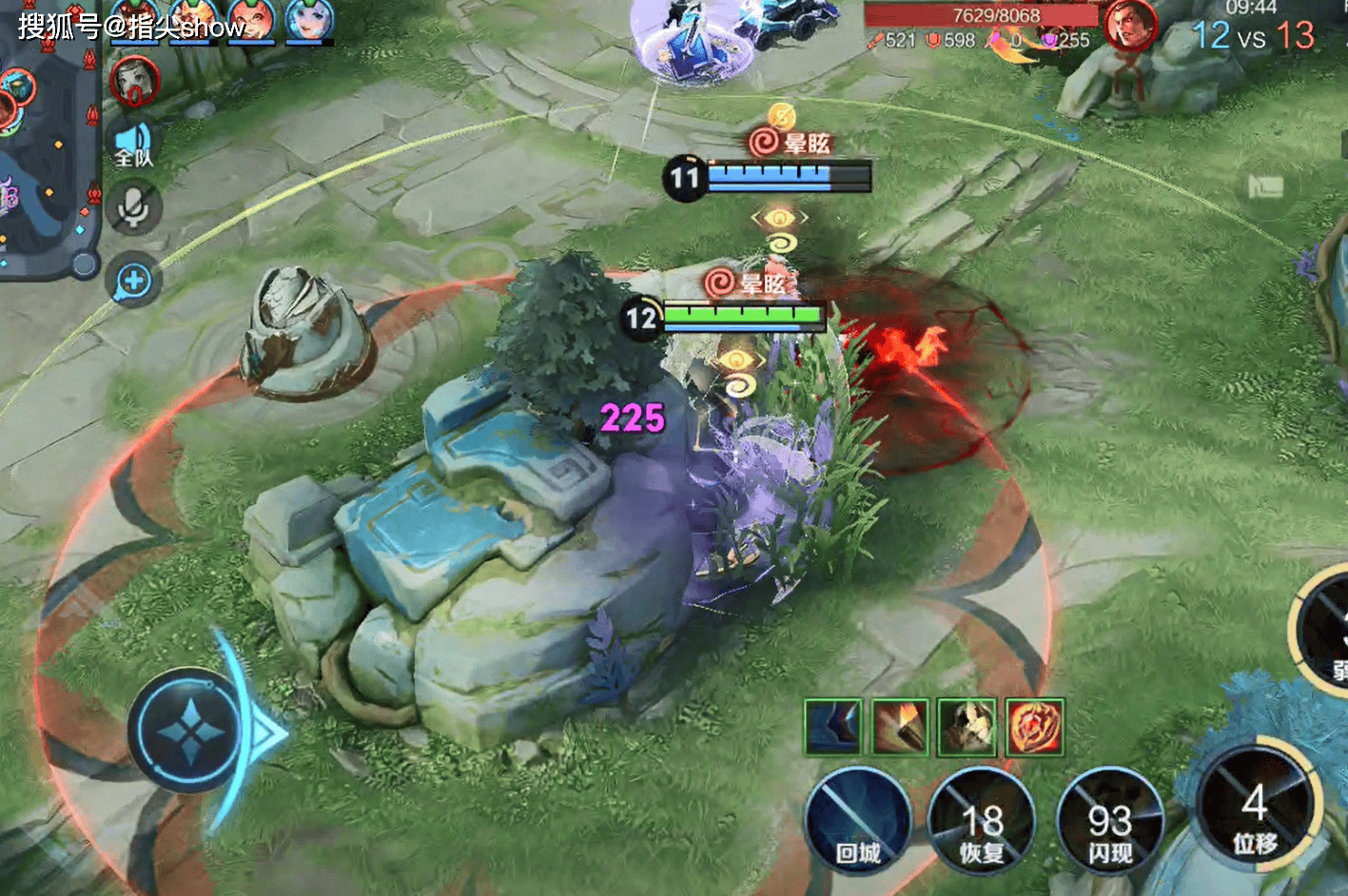Open the quick chat bubble with plus
The image size is (1348, 896).
133,281
